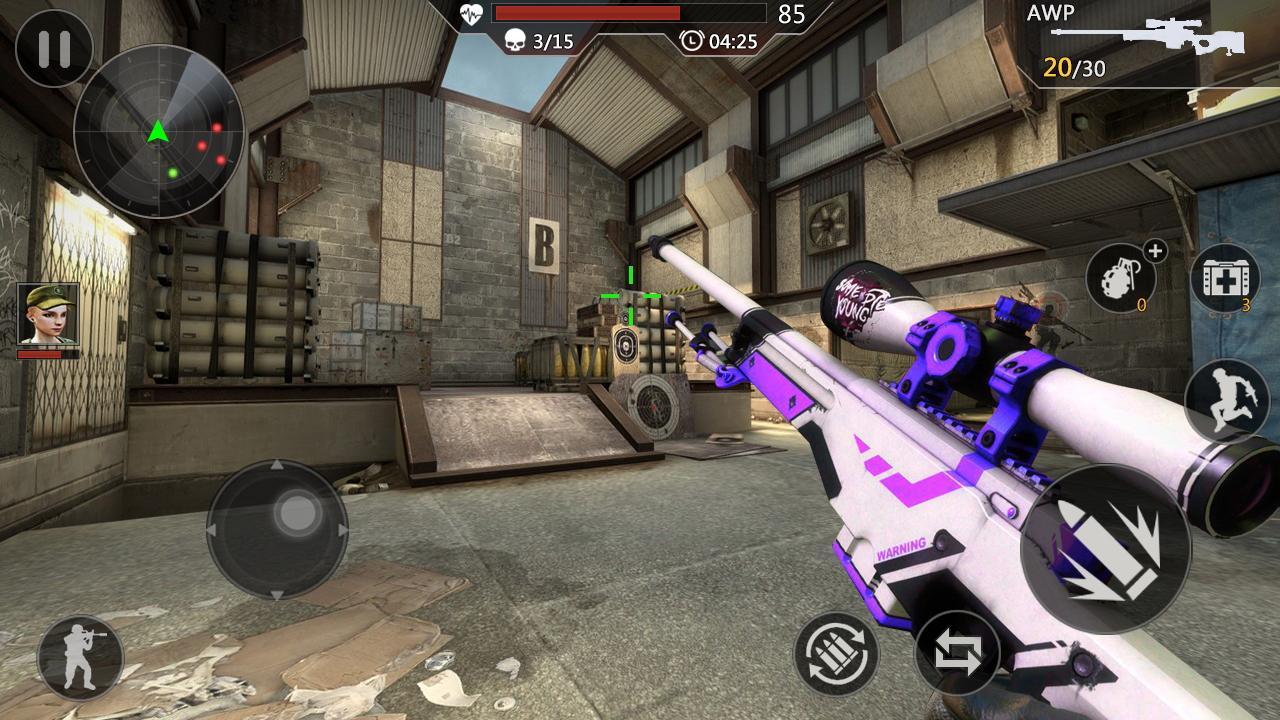This screenshot has width=1280, height=720.
Task: Reload the AWP using the magazine icon
Action: [x=836, y=654]
